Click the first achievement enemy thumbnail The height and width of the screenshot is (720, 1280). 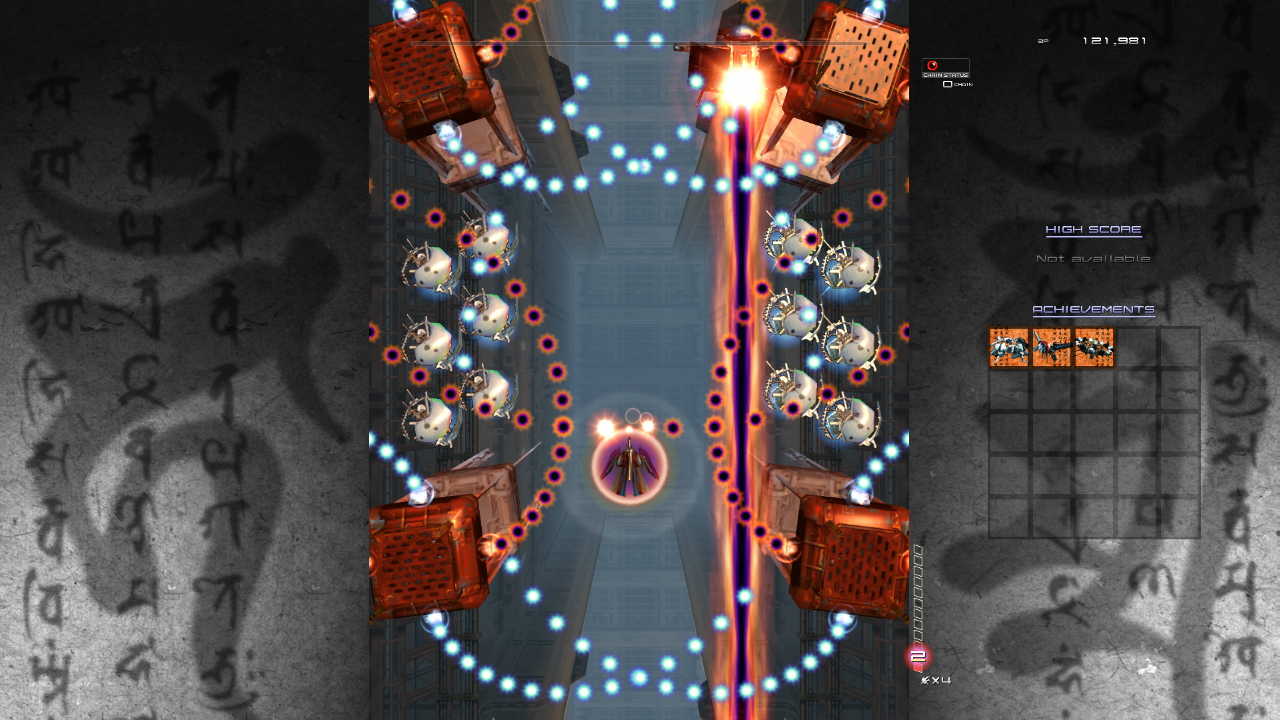[1008, 348]
